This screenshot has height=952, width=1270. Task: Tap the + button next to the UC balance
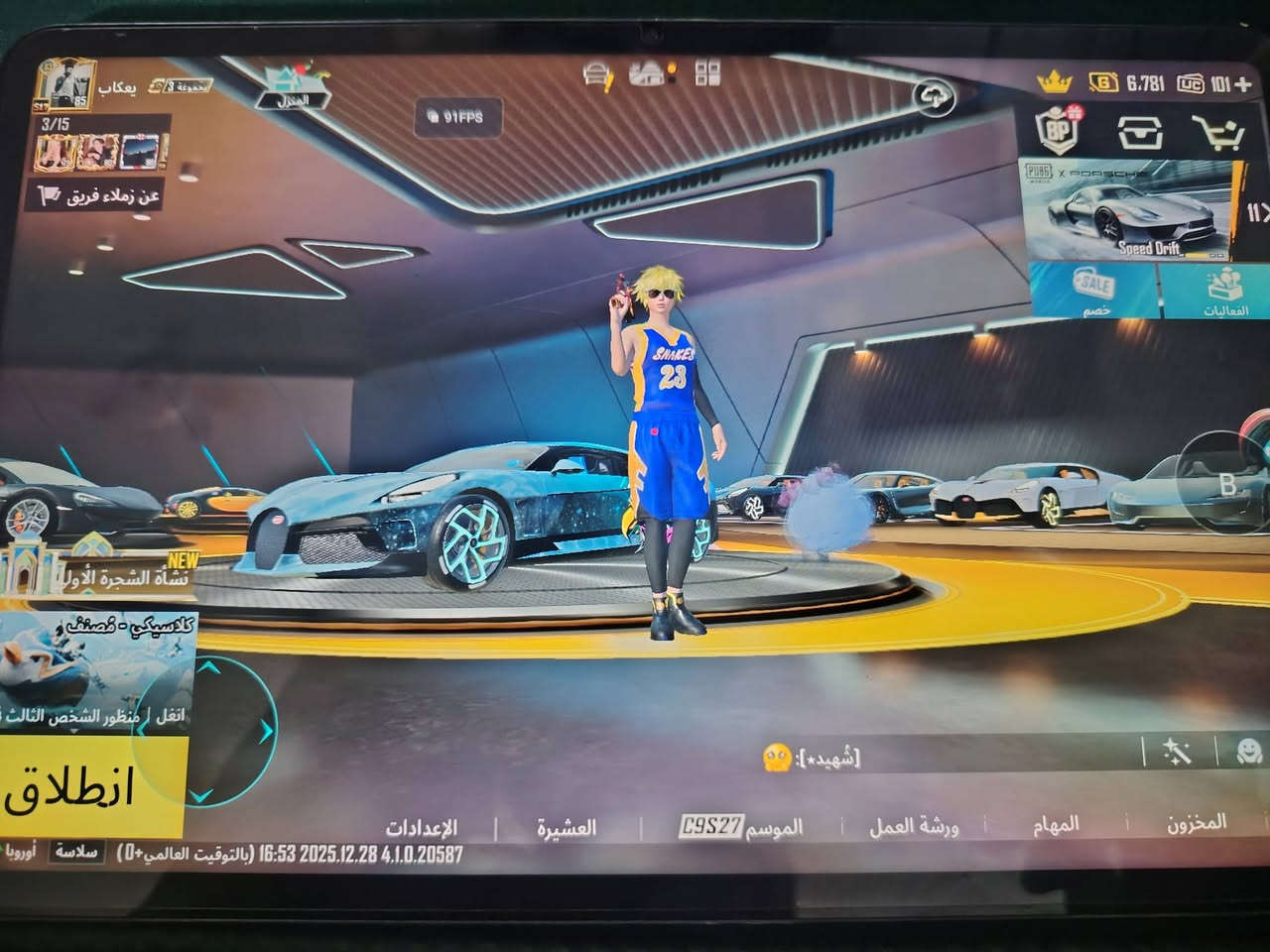click(1241, 84)
